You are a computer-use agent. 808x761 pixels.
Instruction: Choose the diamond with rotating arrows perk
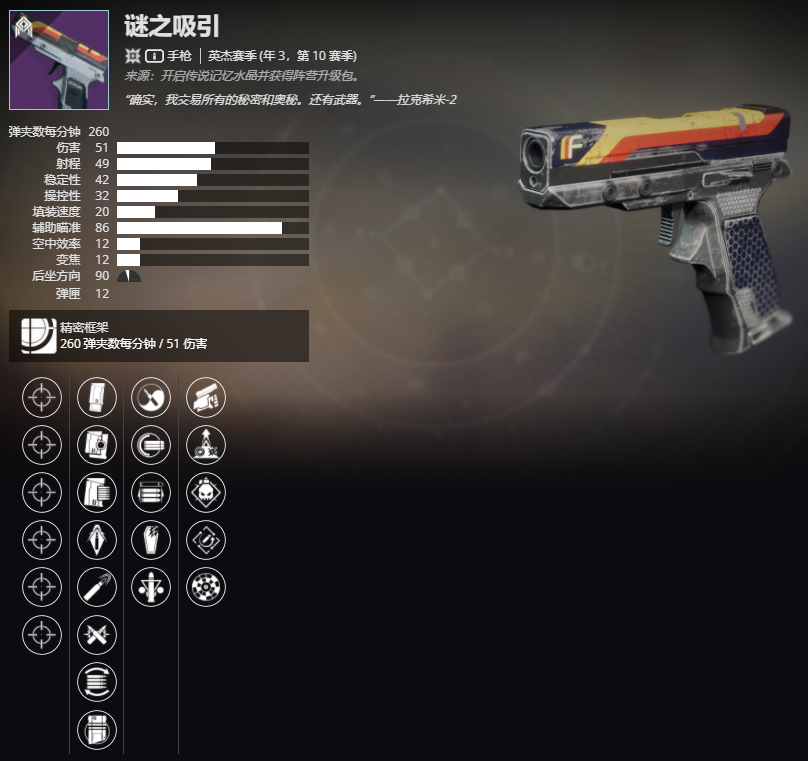(x=206, y=540)
